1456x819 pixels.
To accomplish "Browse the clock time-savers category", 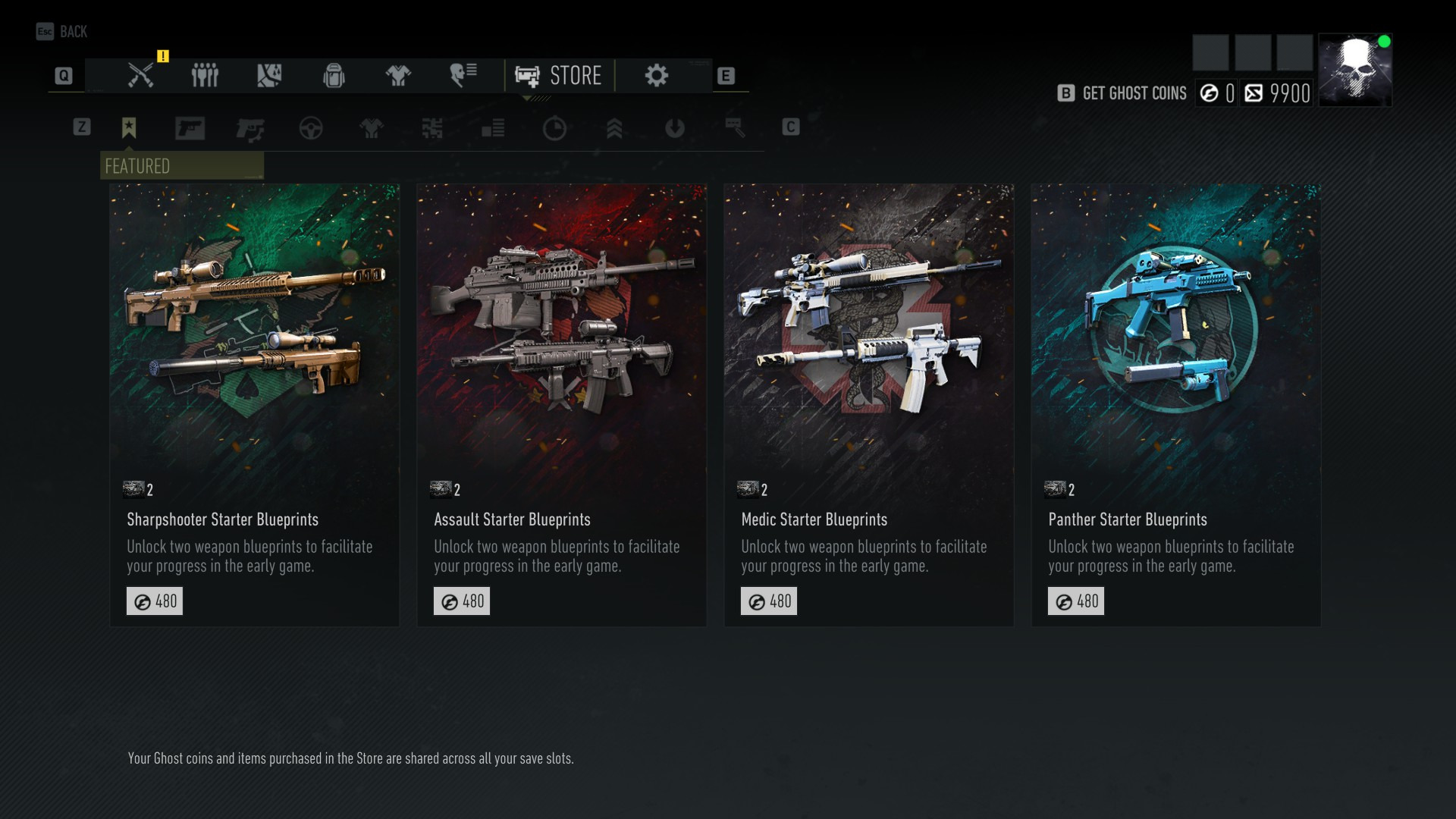I will click(x=554, y=129).
